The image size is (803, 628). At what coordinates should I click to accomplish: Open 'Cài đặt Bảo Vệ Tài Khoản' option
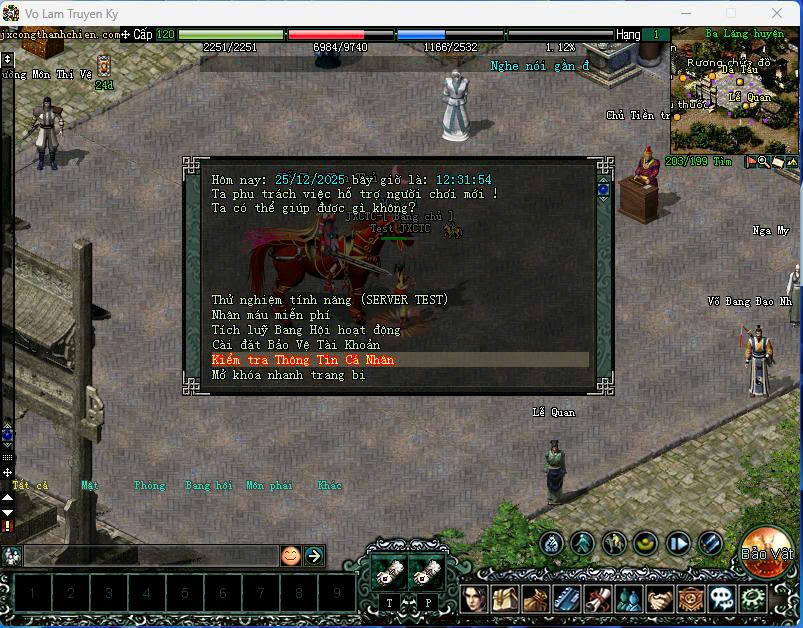pyautogui.click(x=296, y=345)
